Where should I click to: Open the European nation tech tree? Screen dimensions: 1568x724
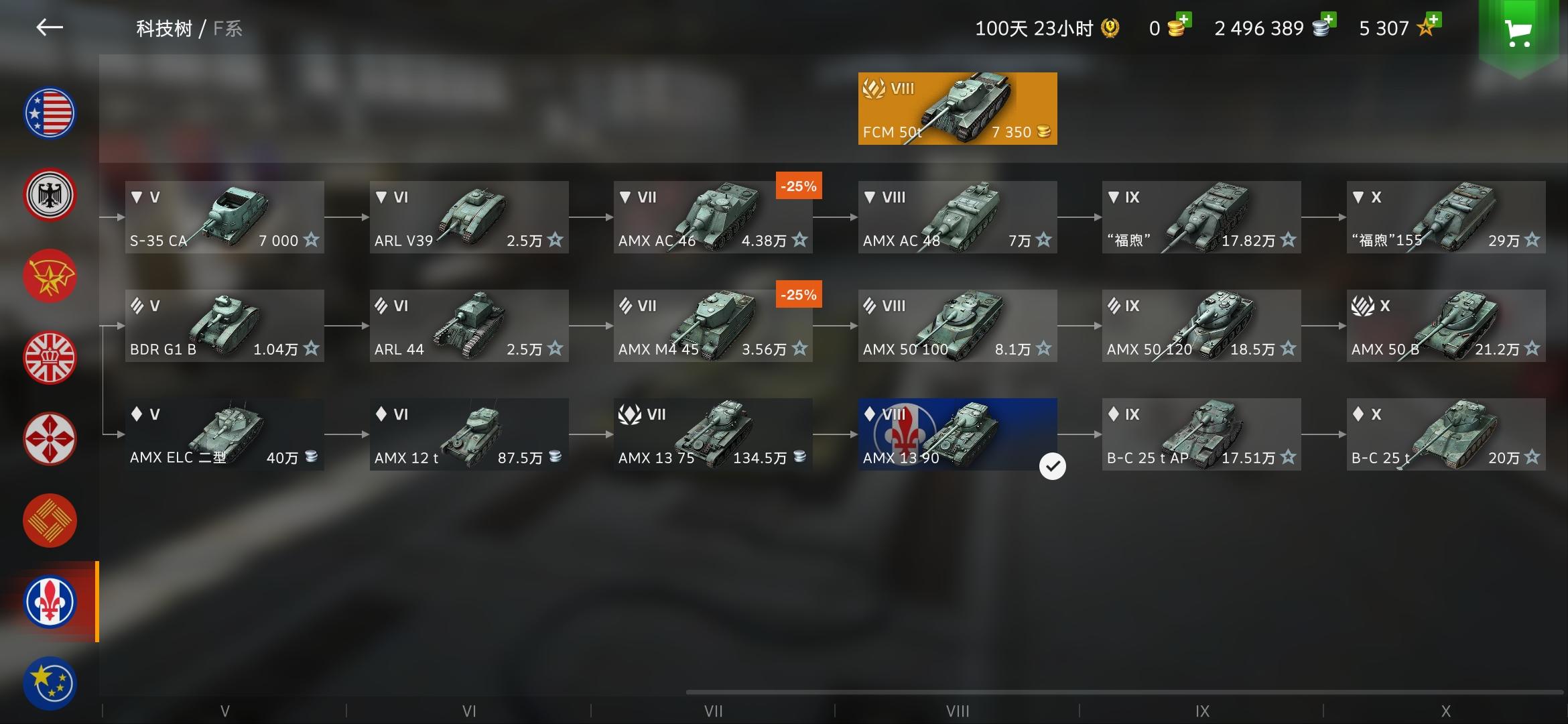[x=50, y=682]
